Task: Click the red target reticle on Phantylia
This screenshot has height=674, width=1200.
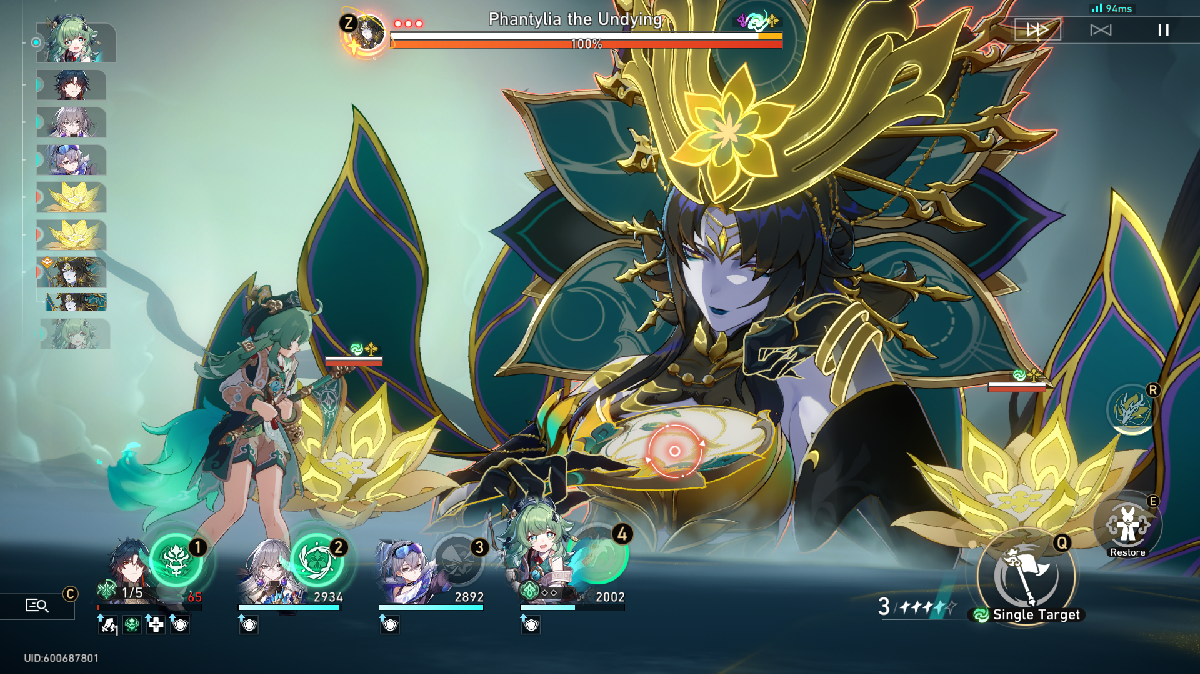Action: coord(675,451)
